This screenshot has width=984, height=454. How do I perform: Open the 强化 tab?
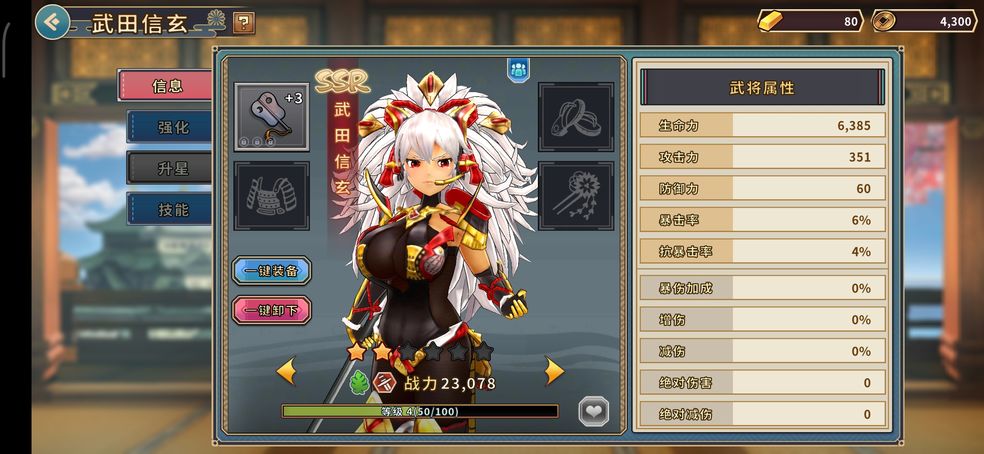click(x=171, y=127)
